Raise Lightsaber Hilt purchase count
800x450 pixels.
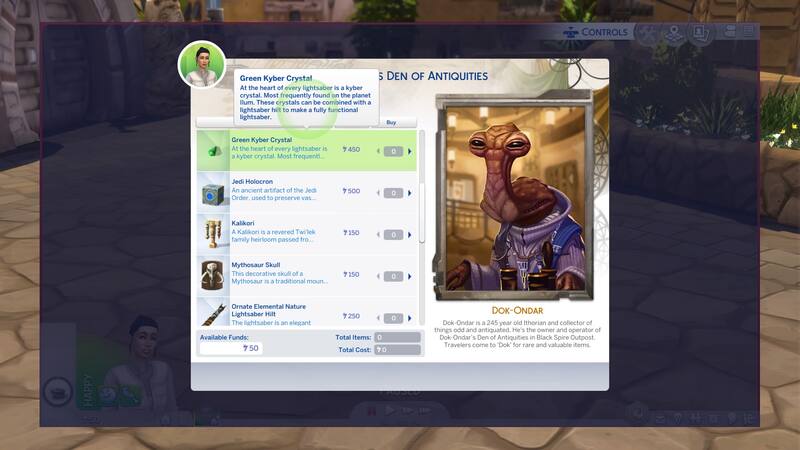click(x=408, y=318)
